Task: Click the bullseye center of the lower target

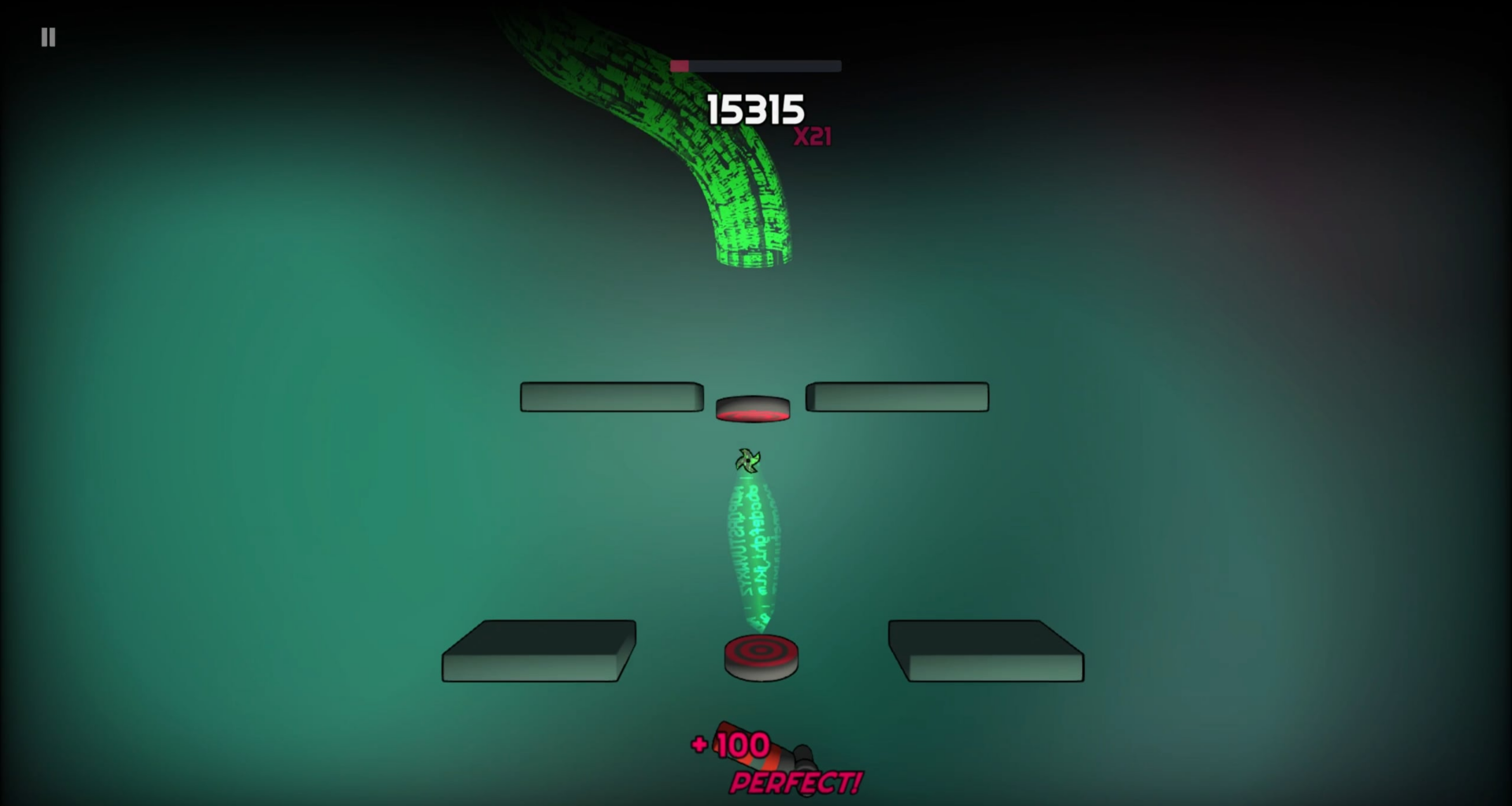Action: pos(758,651)
